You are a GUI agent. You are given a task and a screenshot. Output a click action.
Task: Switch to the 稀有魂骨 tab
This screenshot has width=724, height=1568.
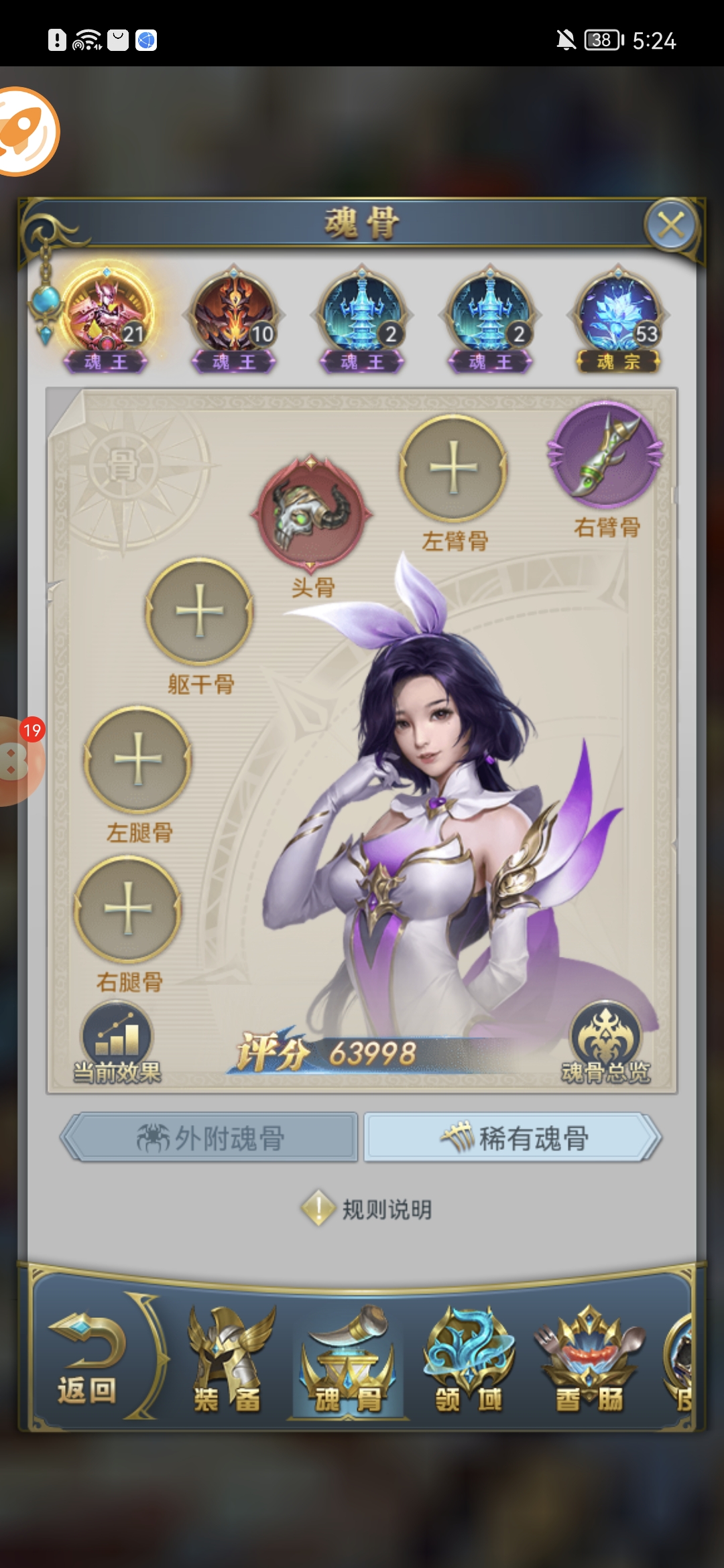(x=513, y=1138)
